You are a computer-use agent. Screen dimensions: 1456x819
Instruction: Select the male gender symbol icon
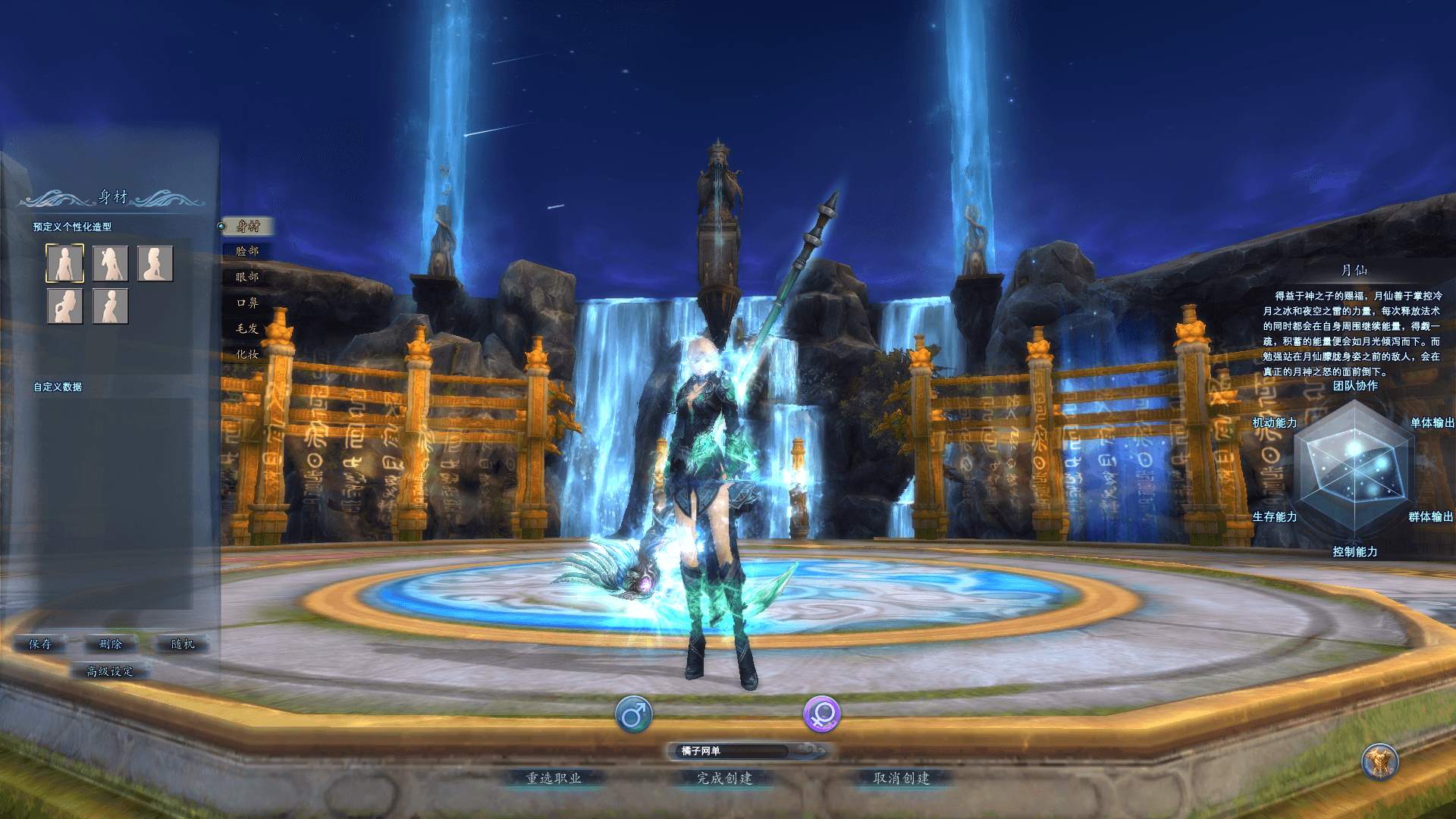tap(635, 714)
